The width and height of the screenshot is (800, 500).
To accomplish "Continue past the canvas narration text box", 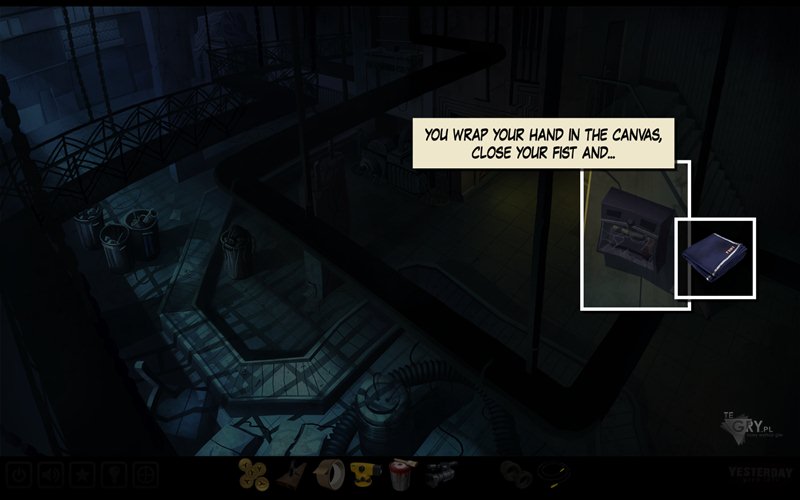I will click(x=544, y=143).
